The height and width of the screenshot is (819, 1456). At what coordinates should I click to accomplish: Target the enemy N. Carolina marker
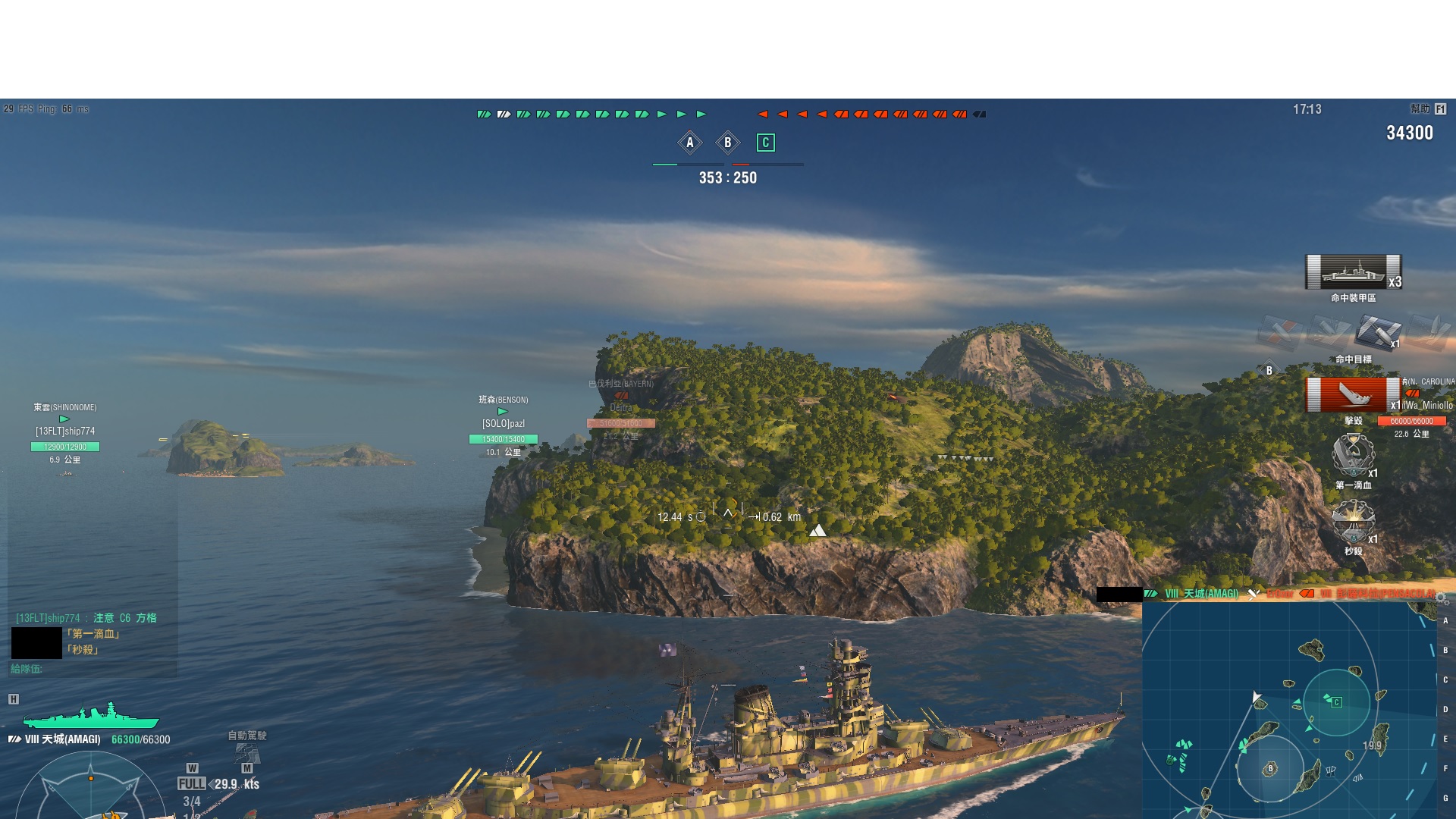point(1412,394)
